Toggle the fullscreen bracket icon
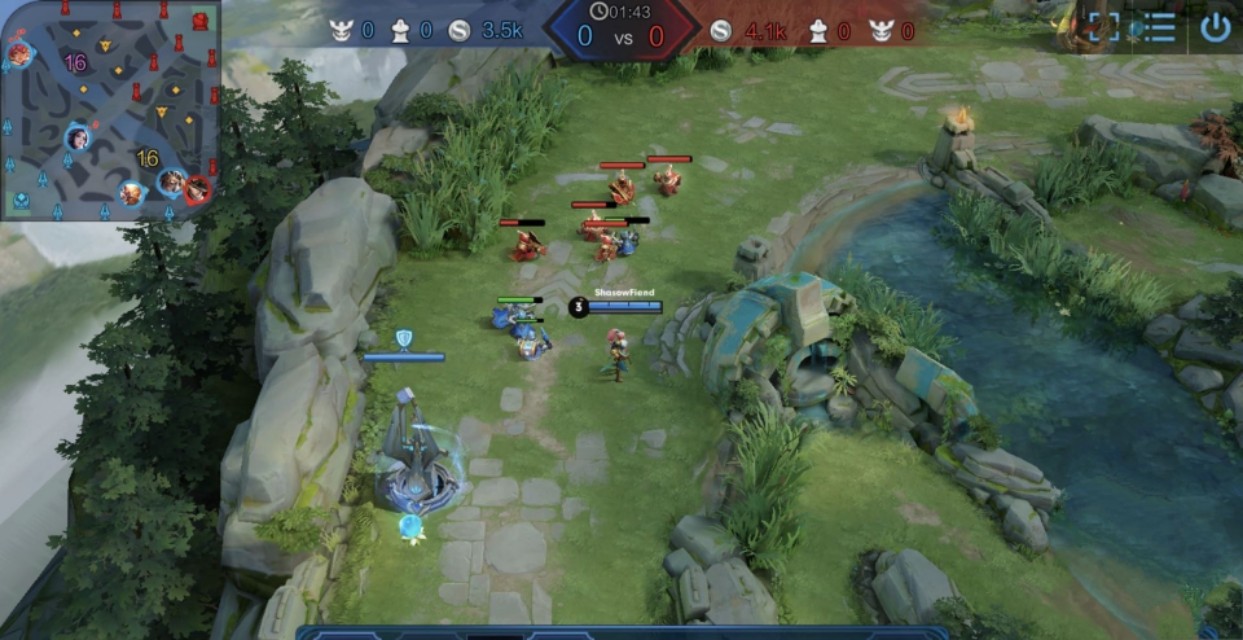Image resolution: width=1243 pixels, height=640 pixels. [x=1102, y=27]
